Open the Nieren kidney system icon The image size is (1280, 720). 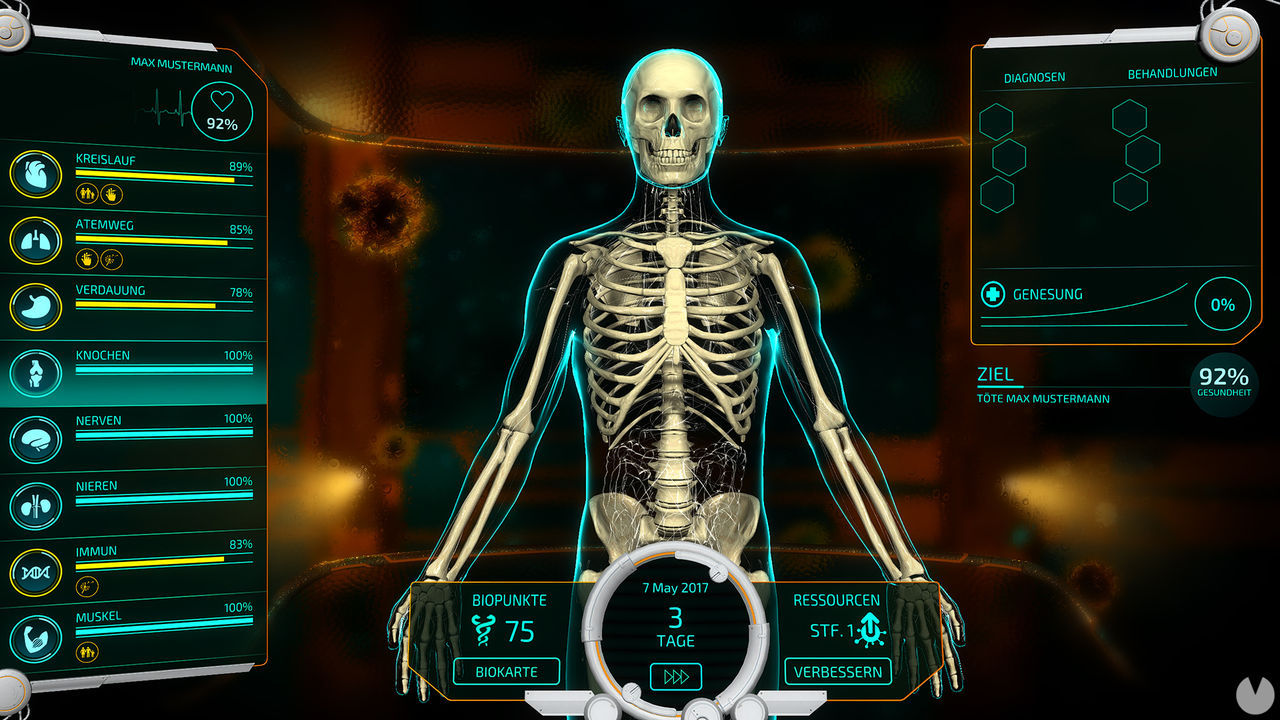[x=35, y=504]
